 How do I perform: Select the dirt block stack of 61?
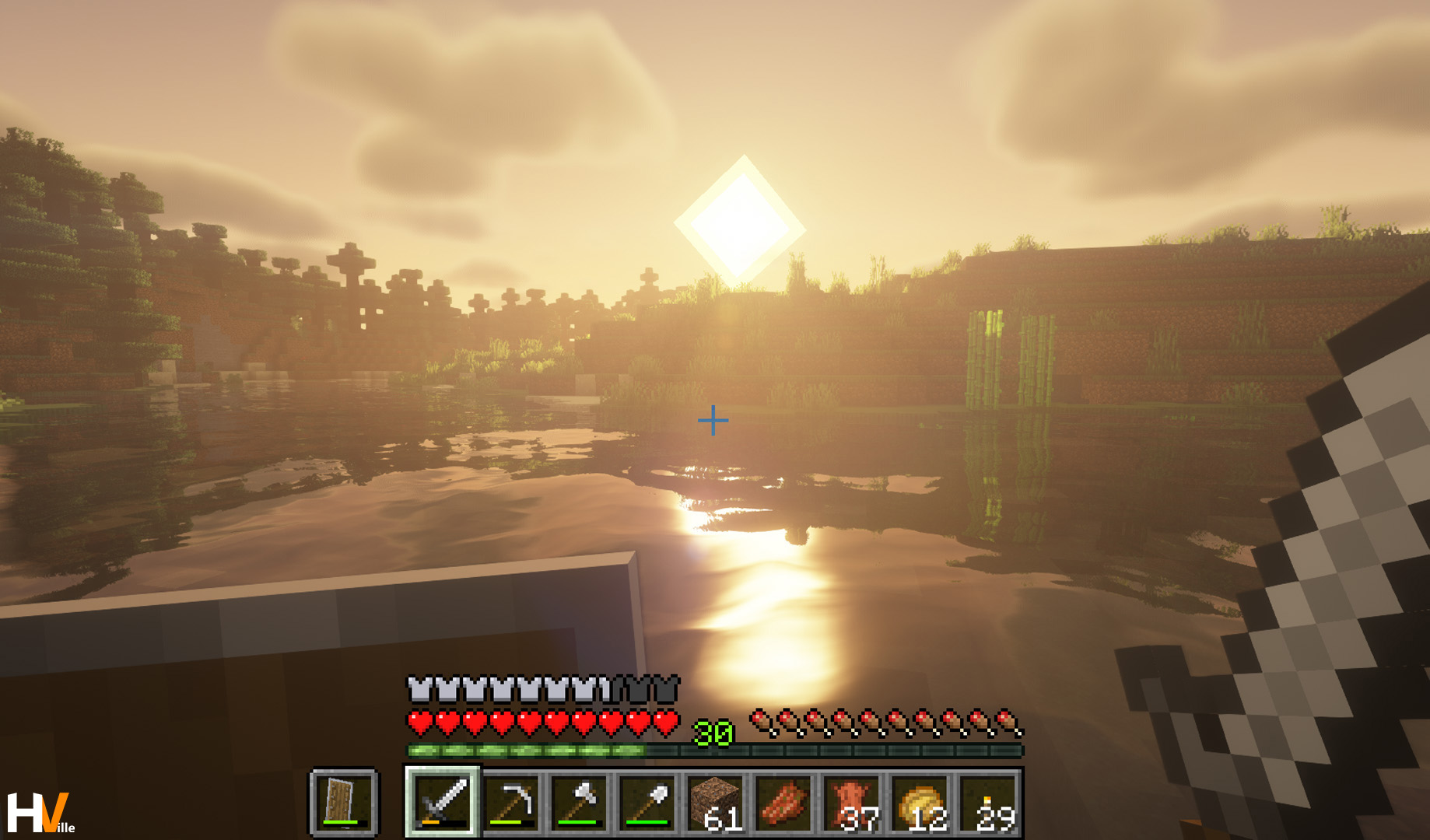point(717,803)
